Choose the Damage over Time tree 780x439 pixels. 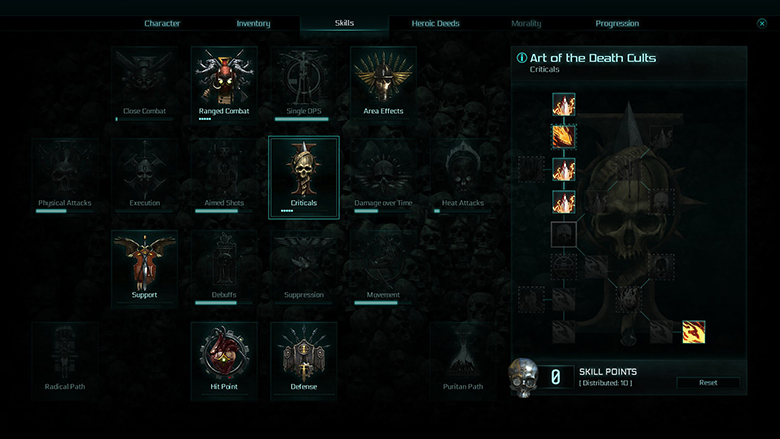(383, 174)
